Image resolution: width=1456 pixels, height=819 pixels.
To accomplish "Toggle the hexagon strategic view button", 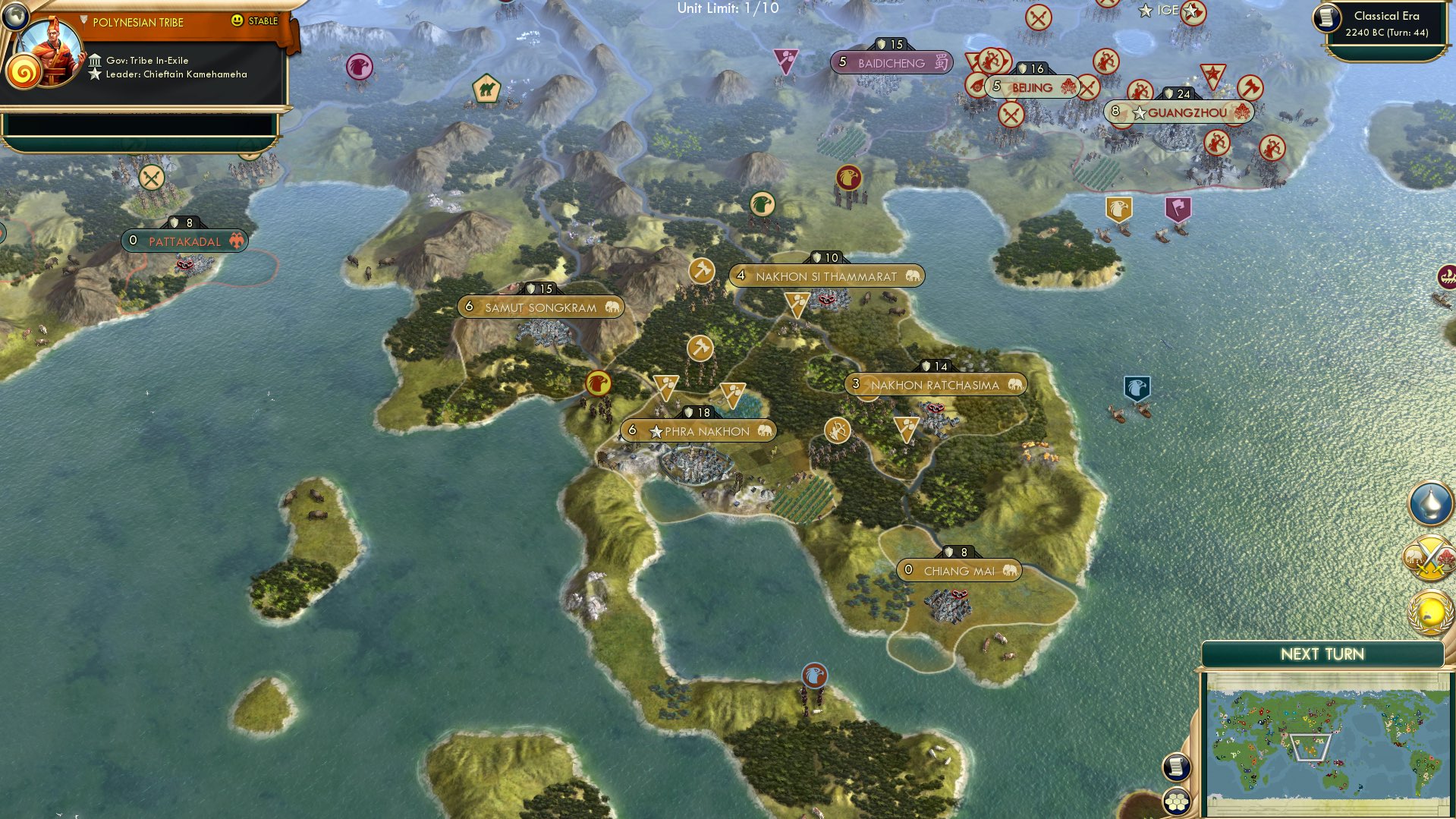I will [1177, 802].
